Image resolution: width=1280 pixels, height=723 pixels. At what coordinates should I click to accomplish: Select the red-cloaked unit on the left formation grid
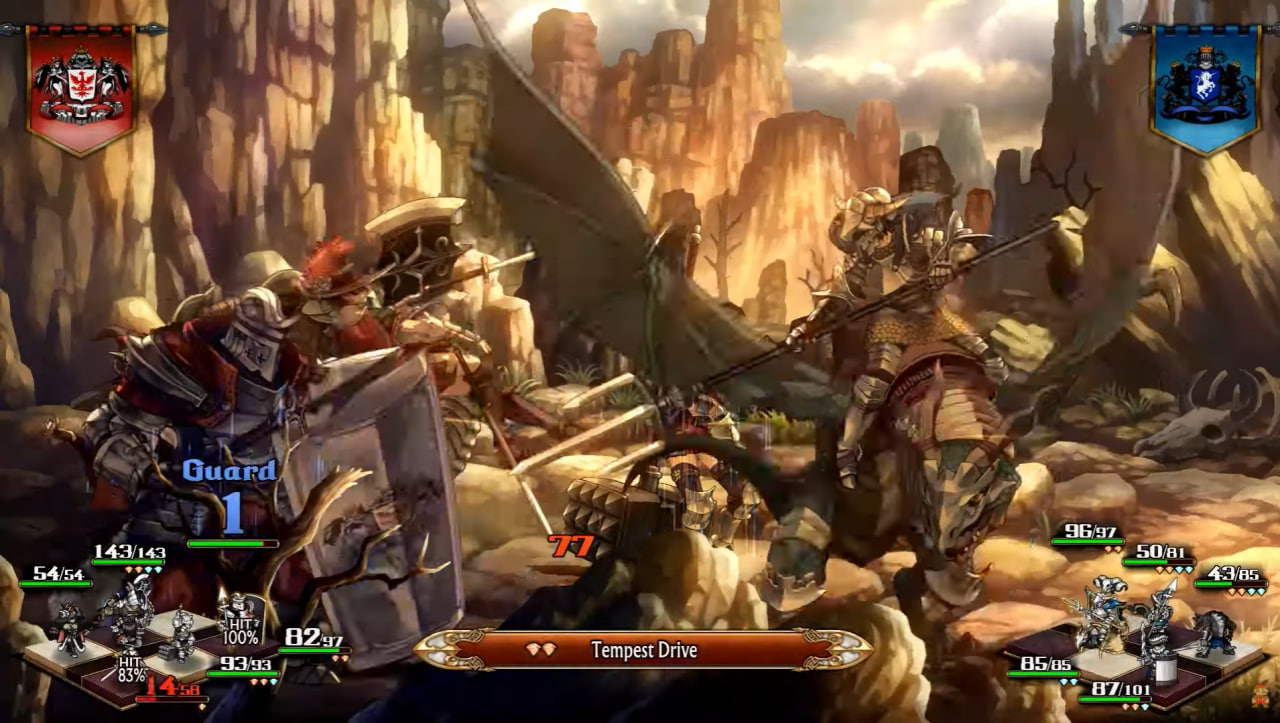[x=69, y=627]
